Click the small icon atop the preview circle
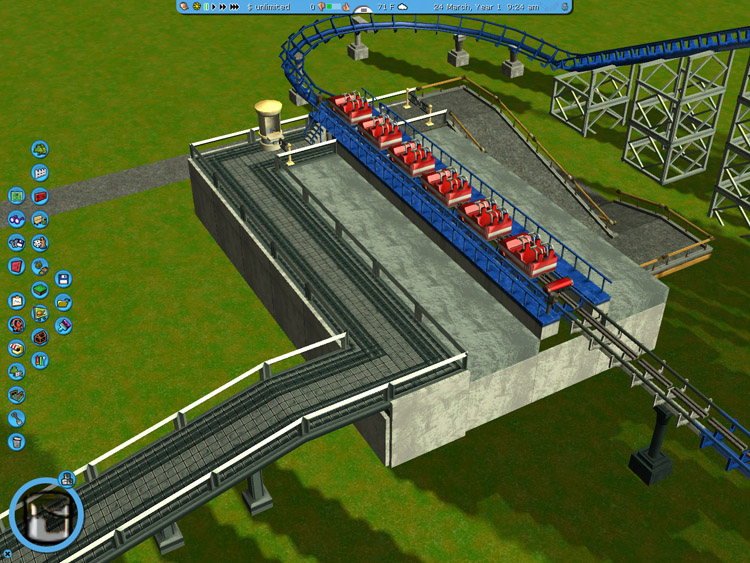The width and height of the screenshot is (750, 563). [67, 479]
